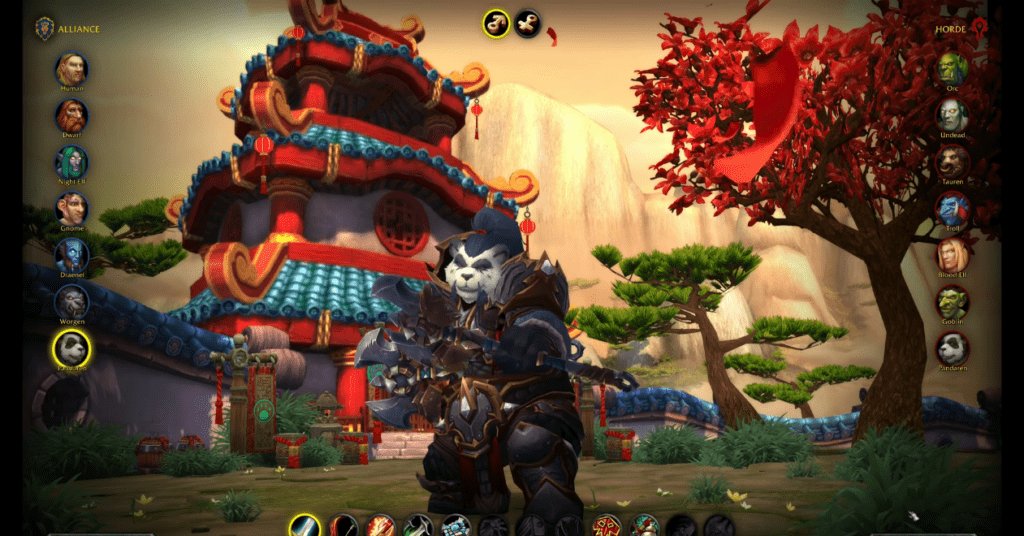The height and width of the screenshot is (536, 1024).
Task: Select the Orc race portrait
Action: (x=952, y=69)
